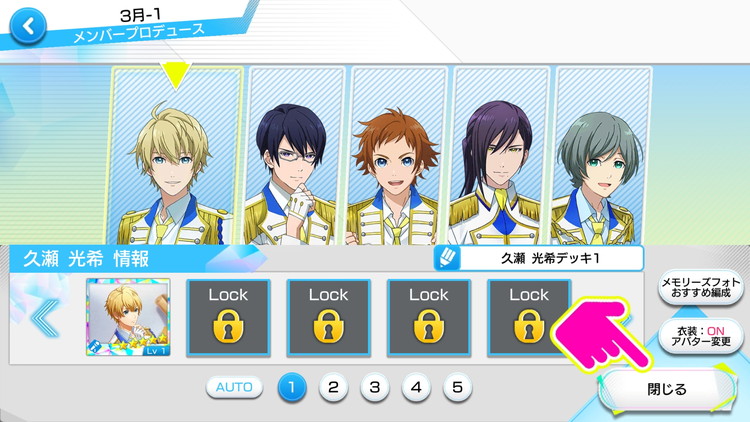Select deck number 1
Image resolution: width=750 pixels, height=422 pixels.
pyautogui.click(x=292, y=387)
